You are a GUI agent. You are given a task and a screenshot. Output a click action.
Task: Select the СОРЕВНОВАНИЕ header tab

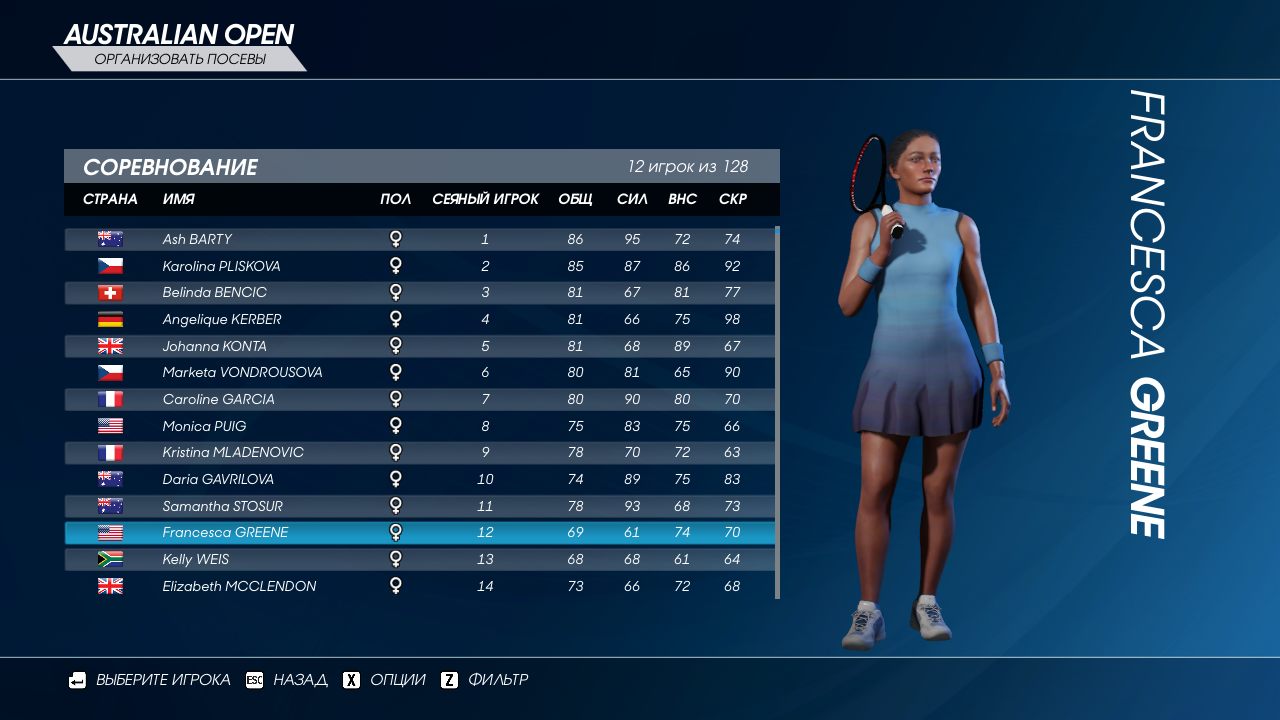174,167
